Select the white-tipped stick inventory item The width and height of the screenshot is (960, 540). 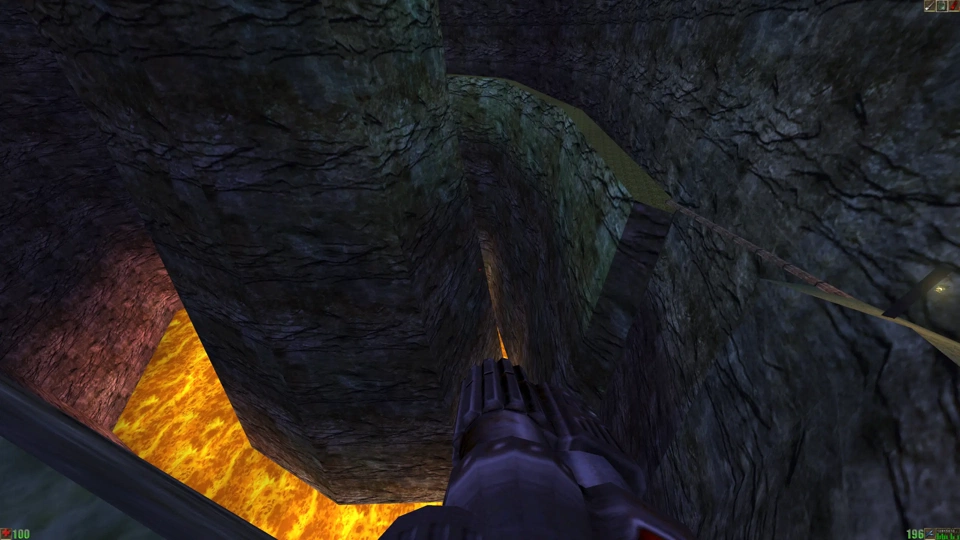(x=930, y=6)
